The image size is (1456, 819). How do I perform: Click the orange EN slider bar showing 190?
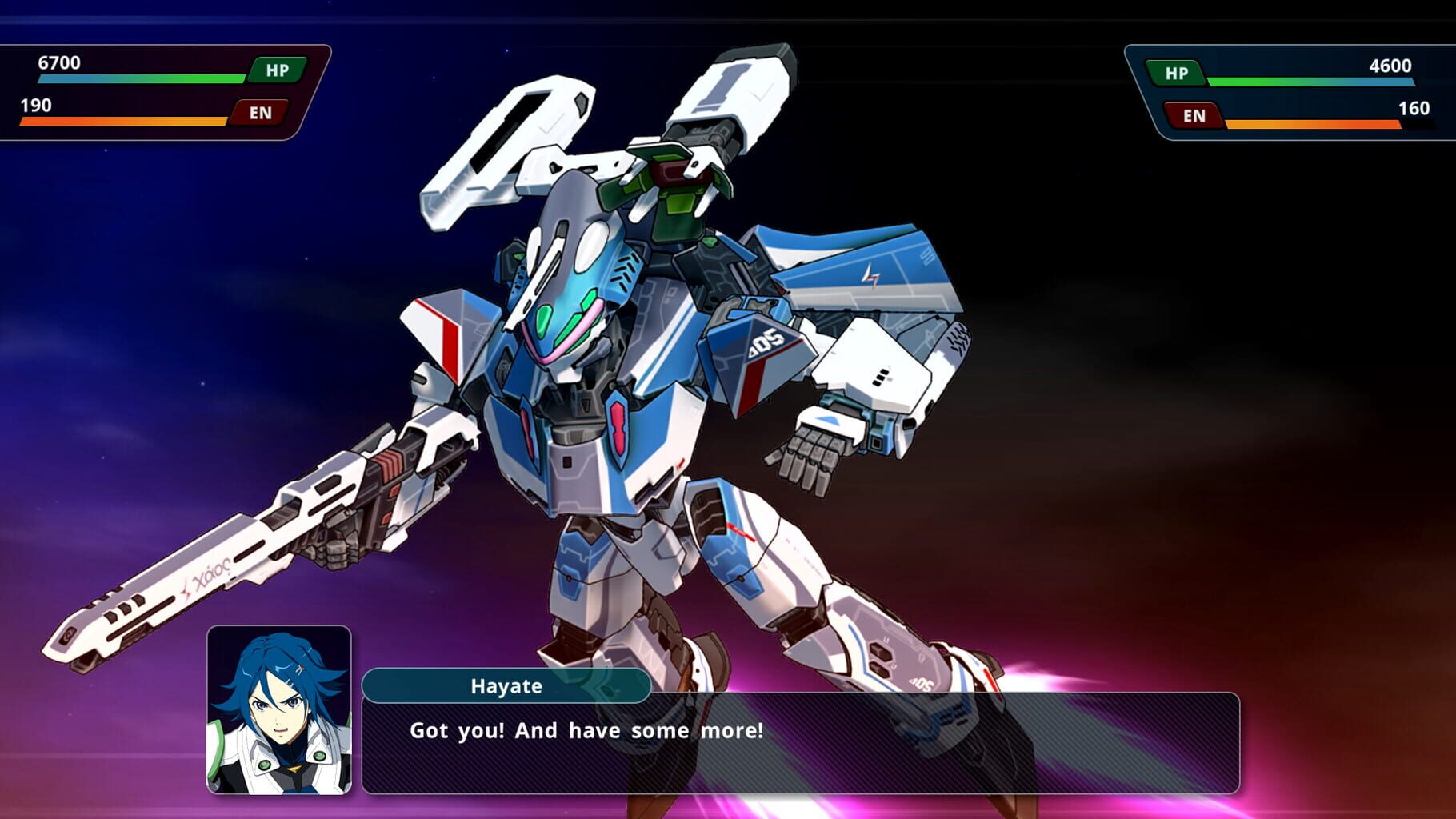pyautogui.click(x=124, y=122)
